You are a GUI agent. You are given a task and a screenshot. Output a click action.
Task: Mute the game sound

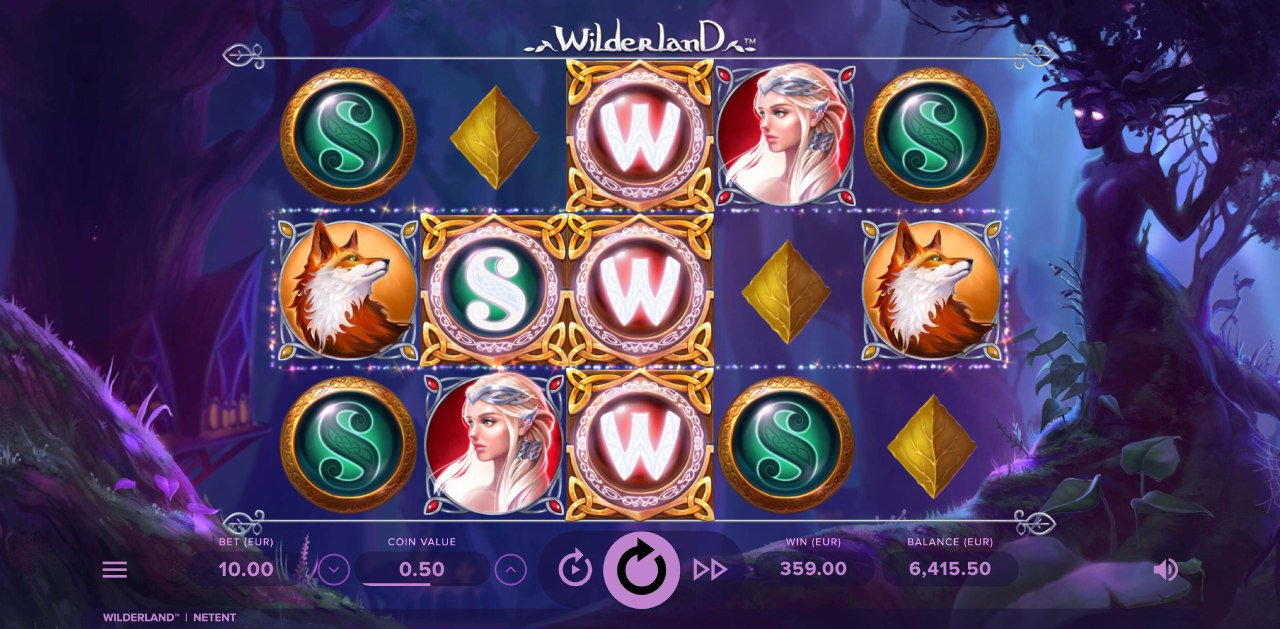[x=1165, y=570]
